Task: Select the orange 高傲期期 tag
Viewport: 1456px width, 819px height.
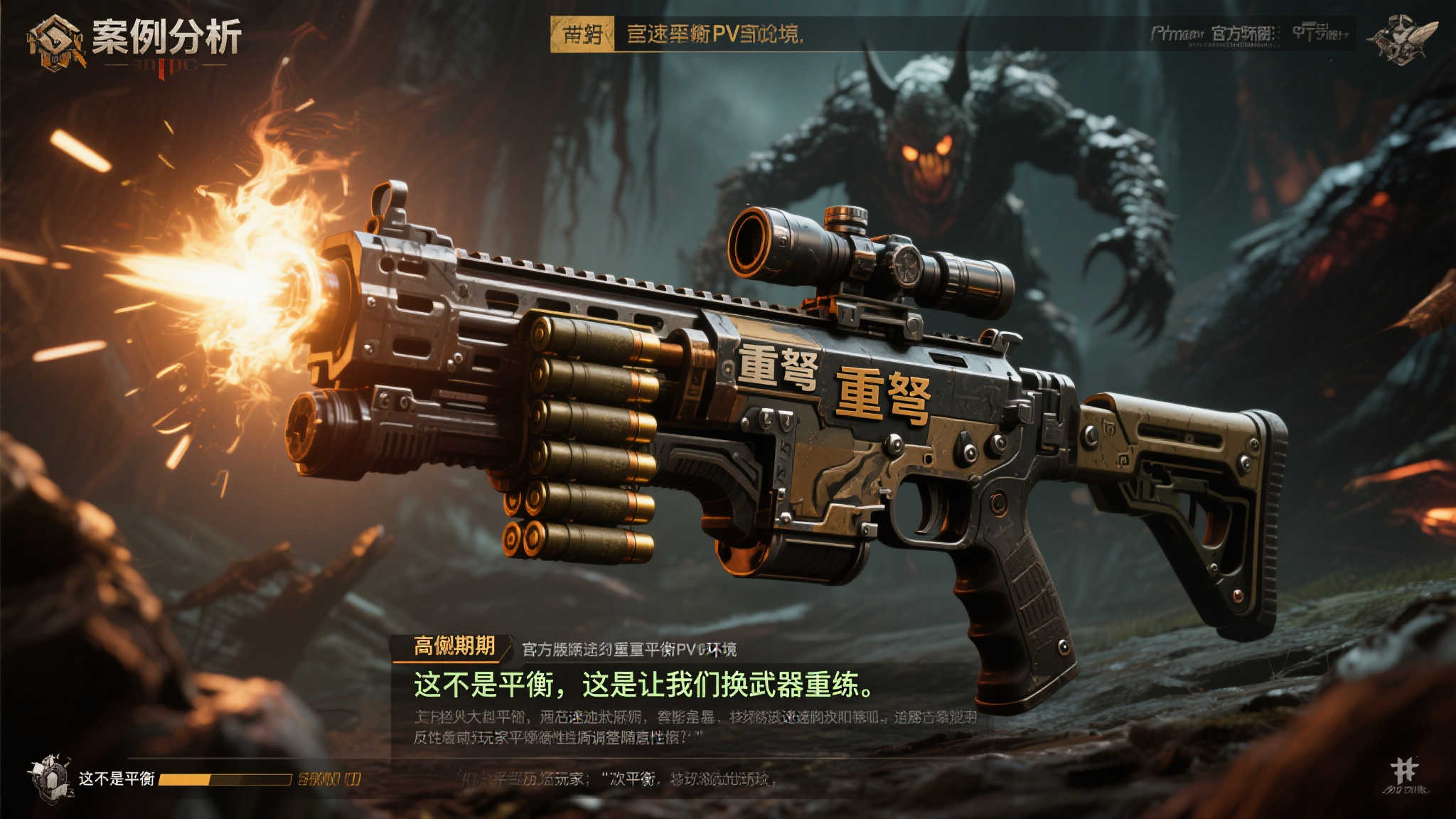Action: (454, 646)
